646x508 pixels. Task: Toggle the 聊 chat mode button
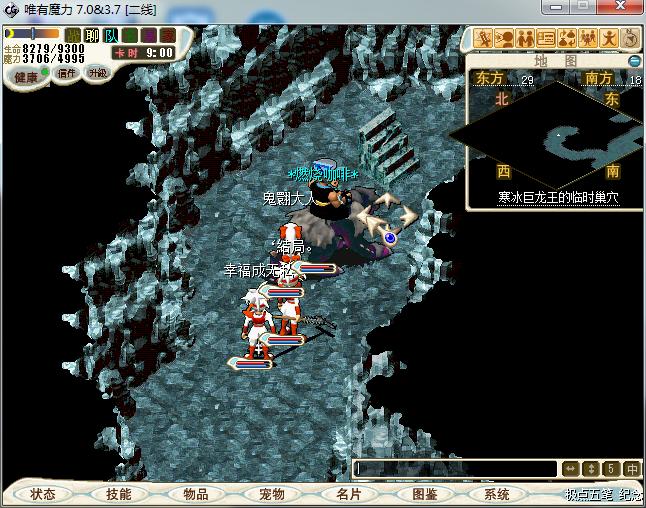pyautogui.click(x=92, y=36)
